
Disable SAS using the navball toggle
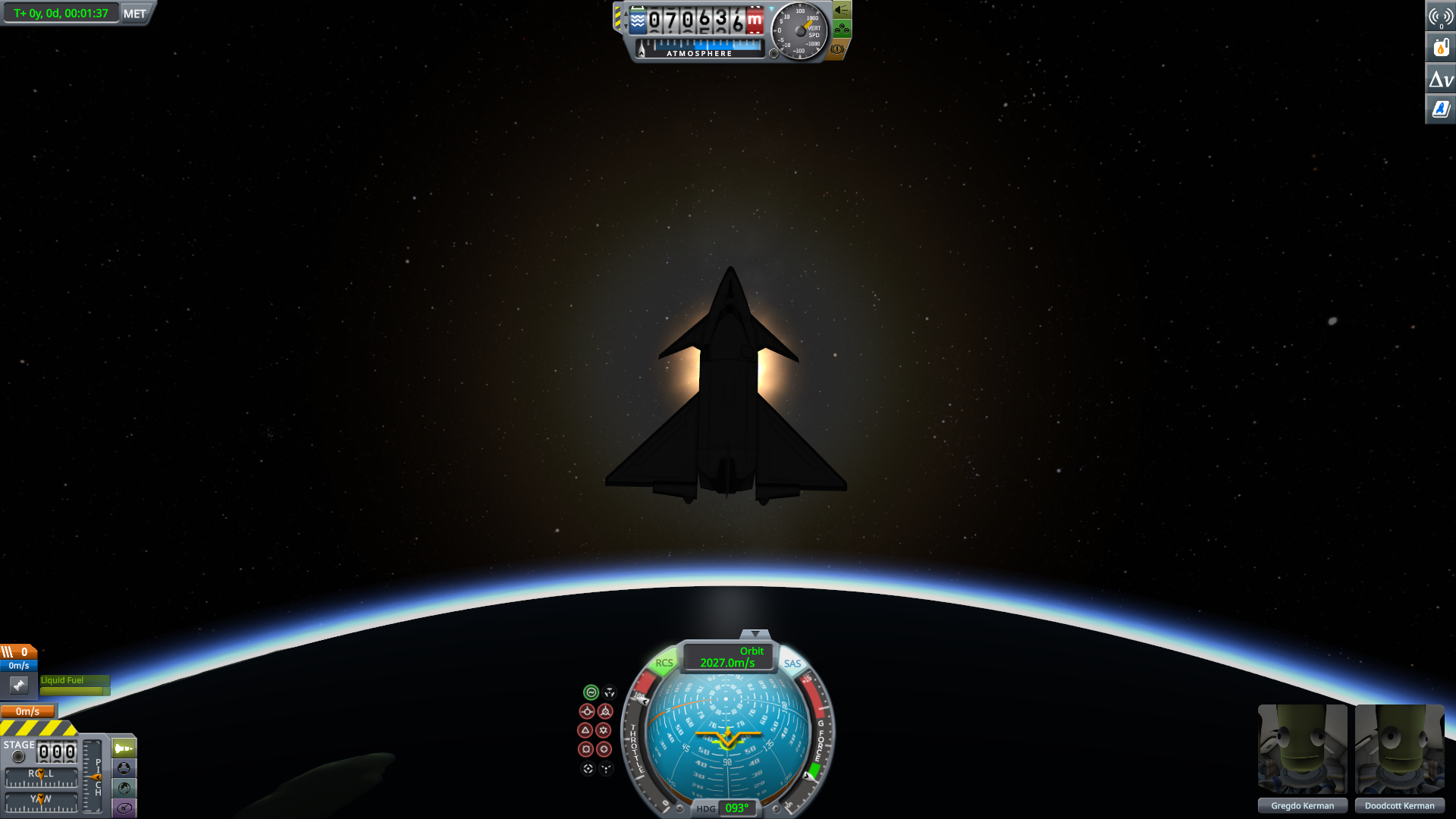pos(792,663)
